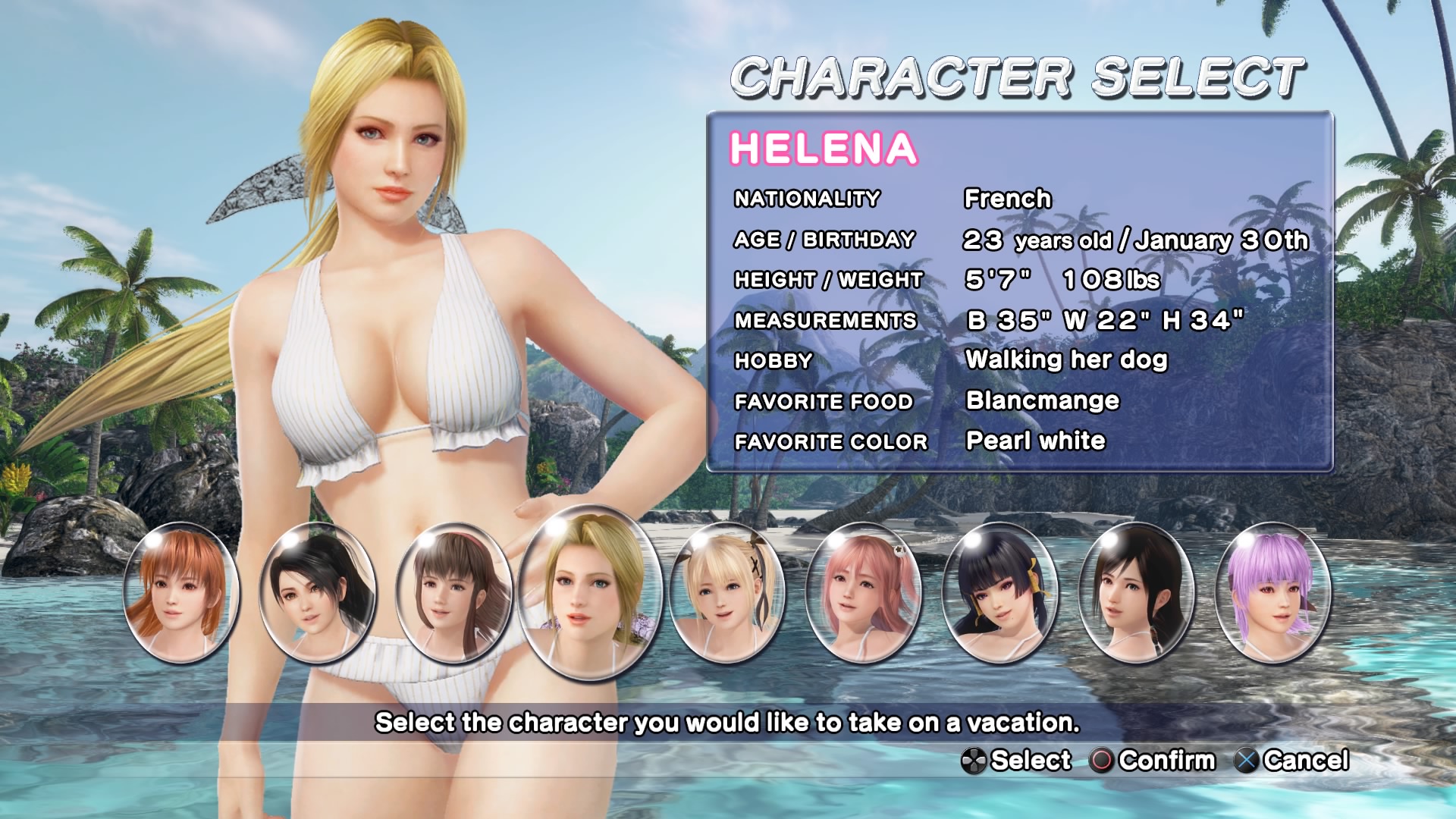The image size is (1456, 819).
Task: Select the orange-haired character portrait
Action: click(x=180, y=593)
